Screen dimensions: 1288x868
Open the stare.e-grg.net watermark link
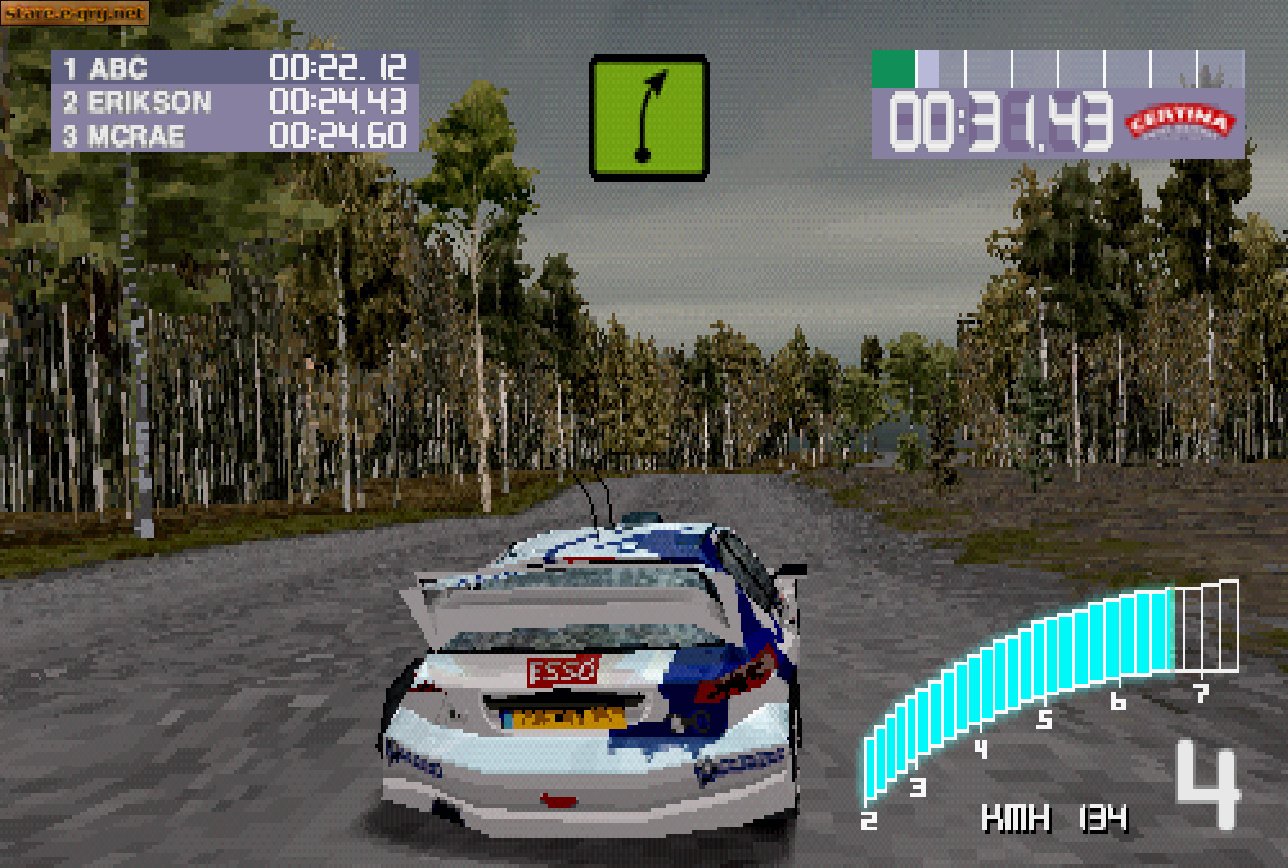click(72, 14)
